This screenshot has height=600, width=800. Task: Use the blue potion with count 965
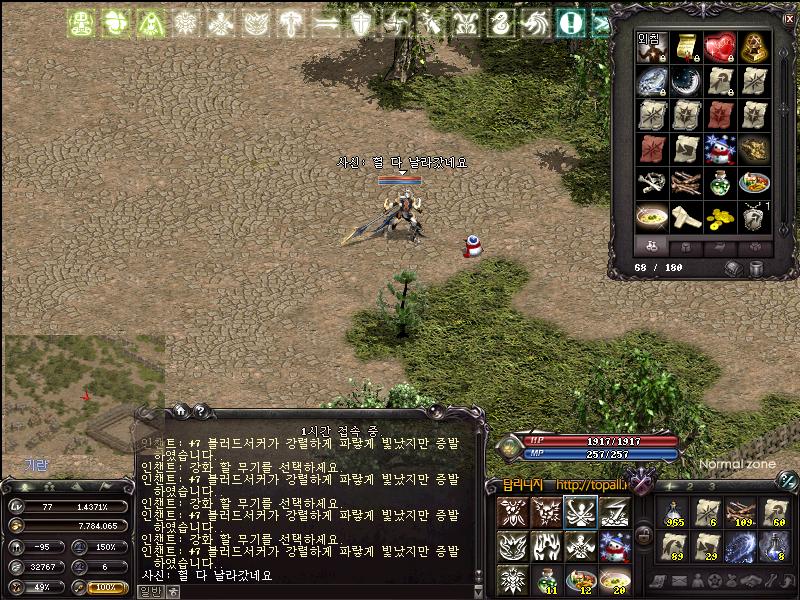click(x=671, y=513)
